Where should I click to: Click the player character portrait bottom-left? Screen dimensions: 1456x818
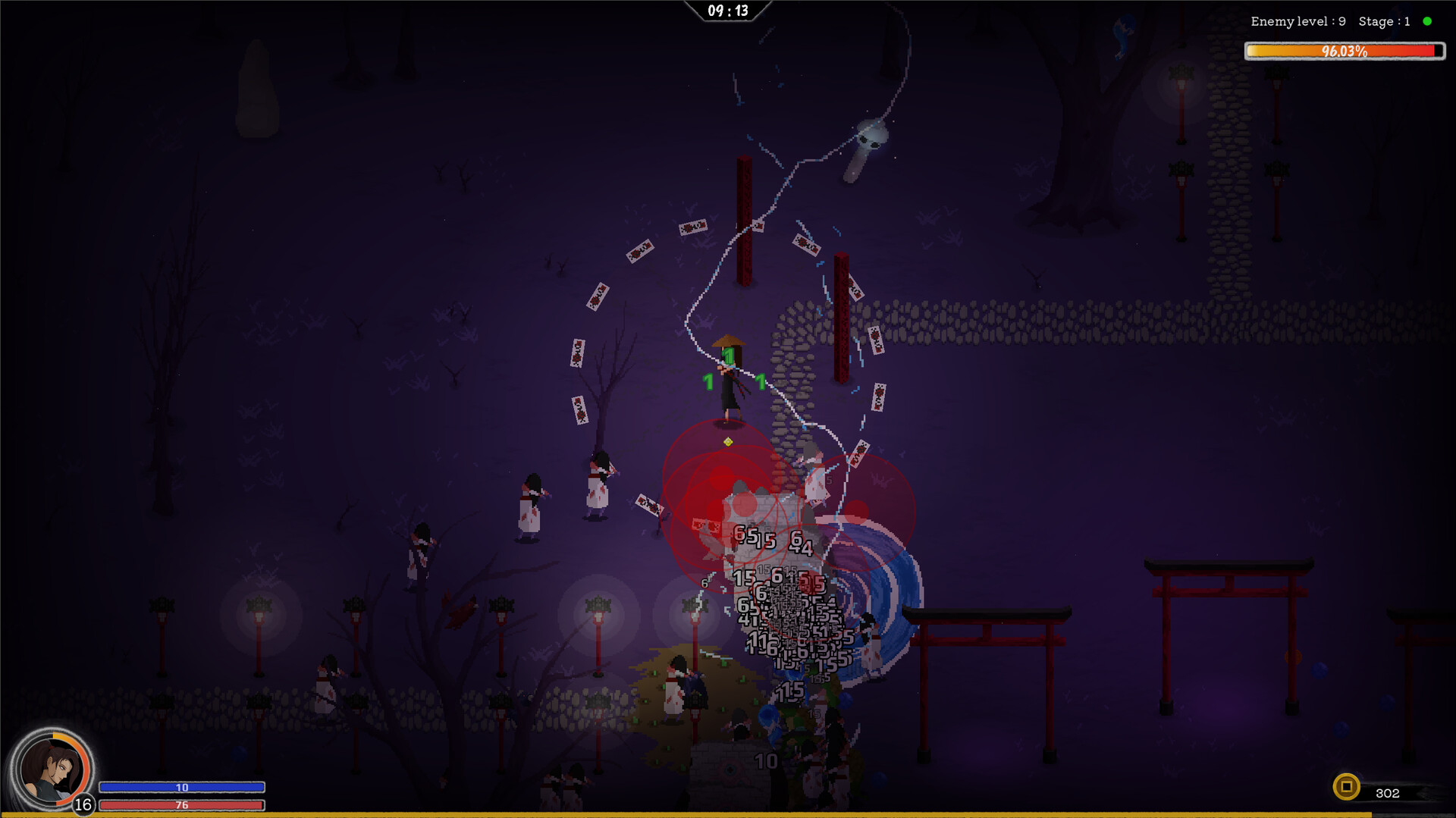tap(52, 768)
